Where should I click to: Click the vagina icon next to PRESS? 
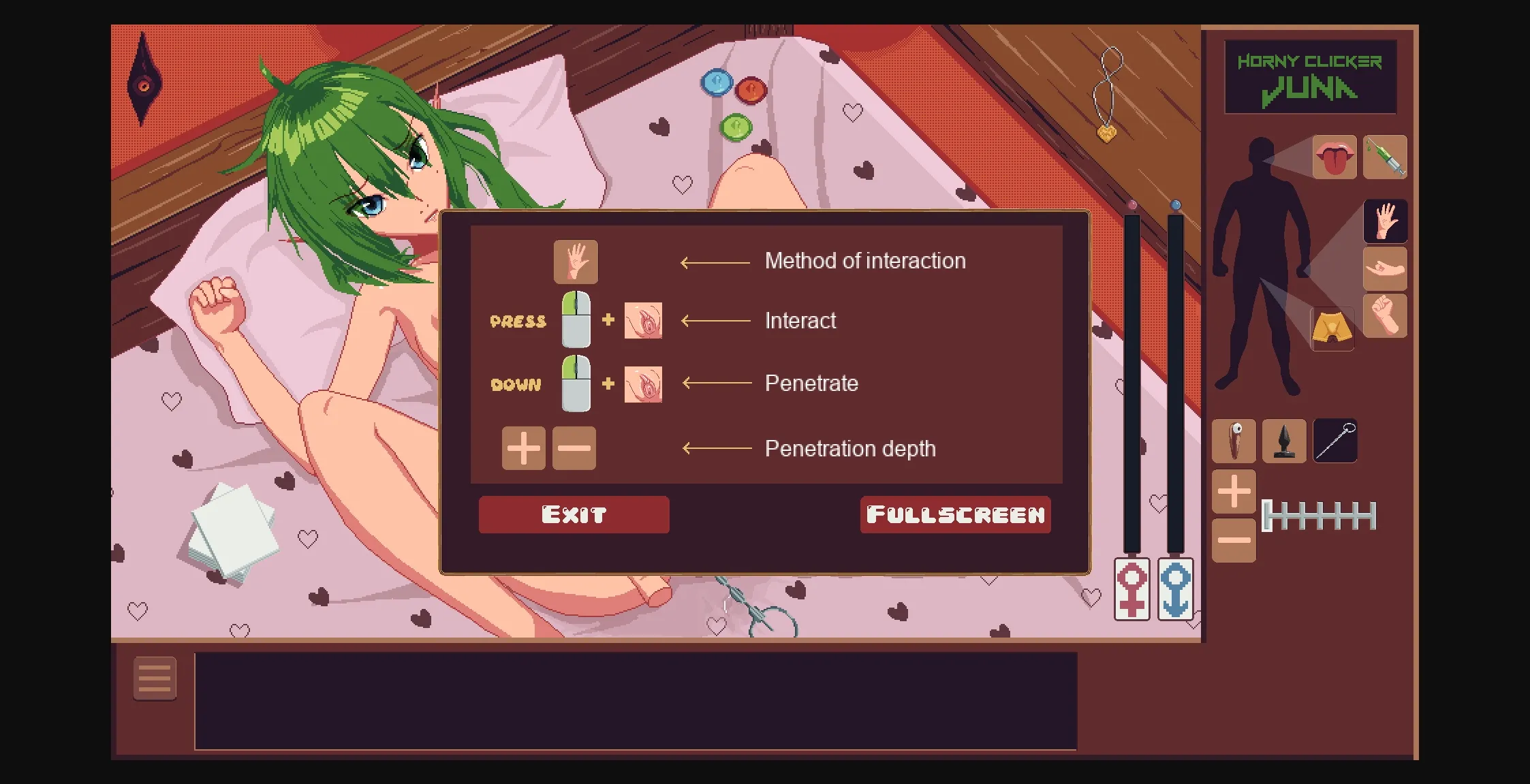pyautogui.click(x=642, y=320)
